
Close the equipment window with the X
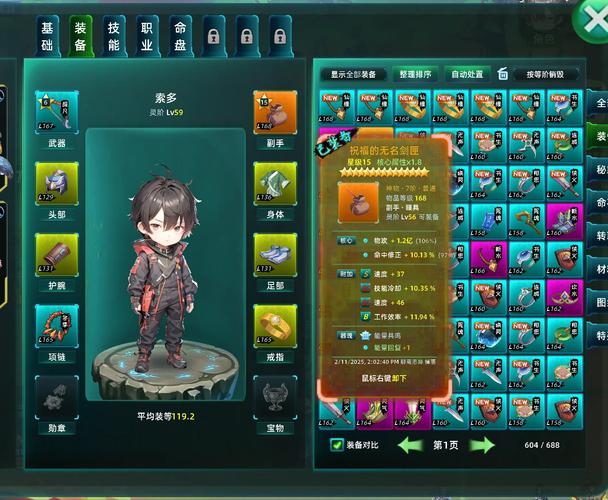click(590, 19)
